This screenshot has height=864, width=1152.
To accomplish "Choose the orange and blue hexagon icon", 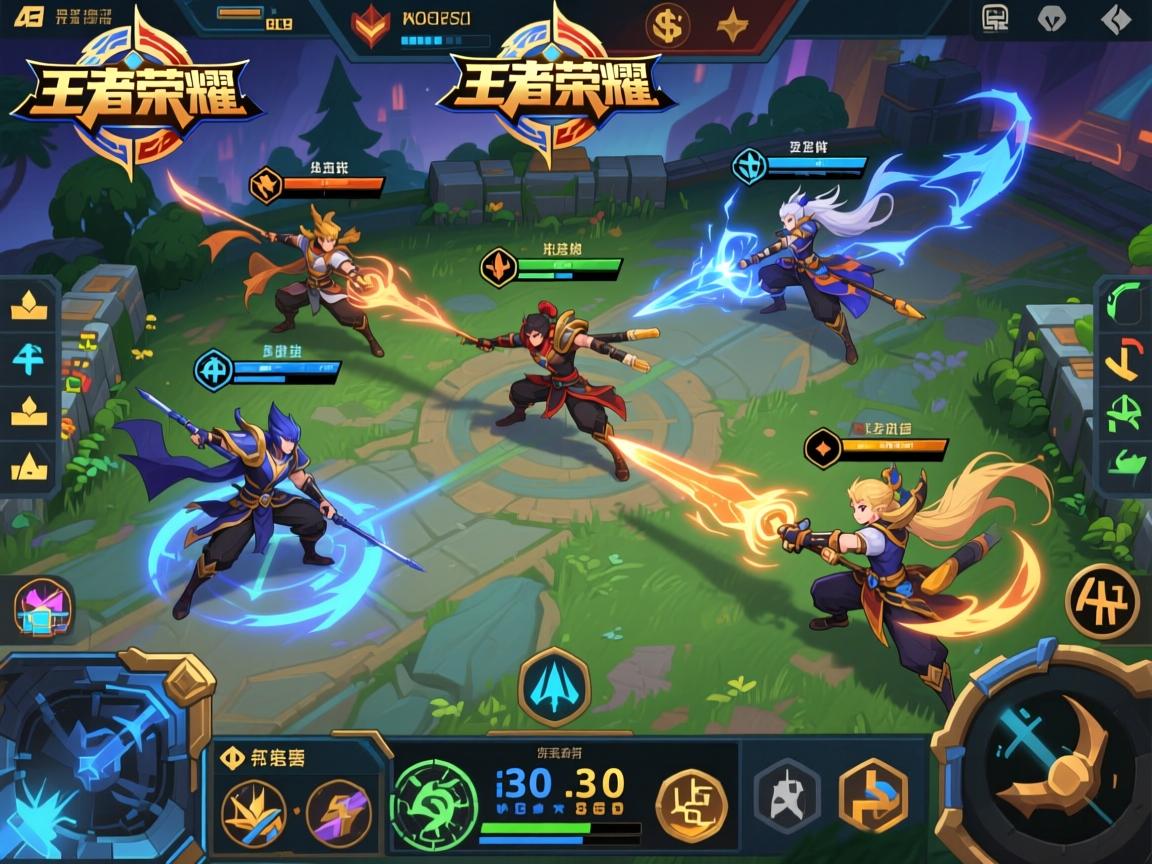I will [x=872, y=796].
